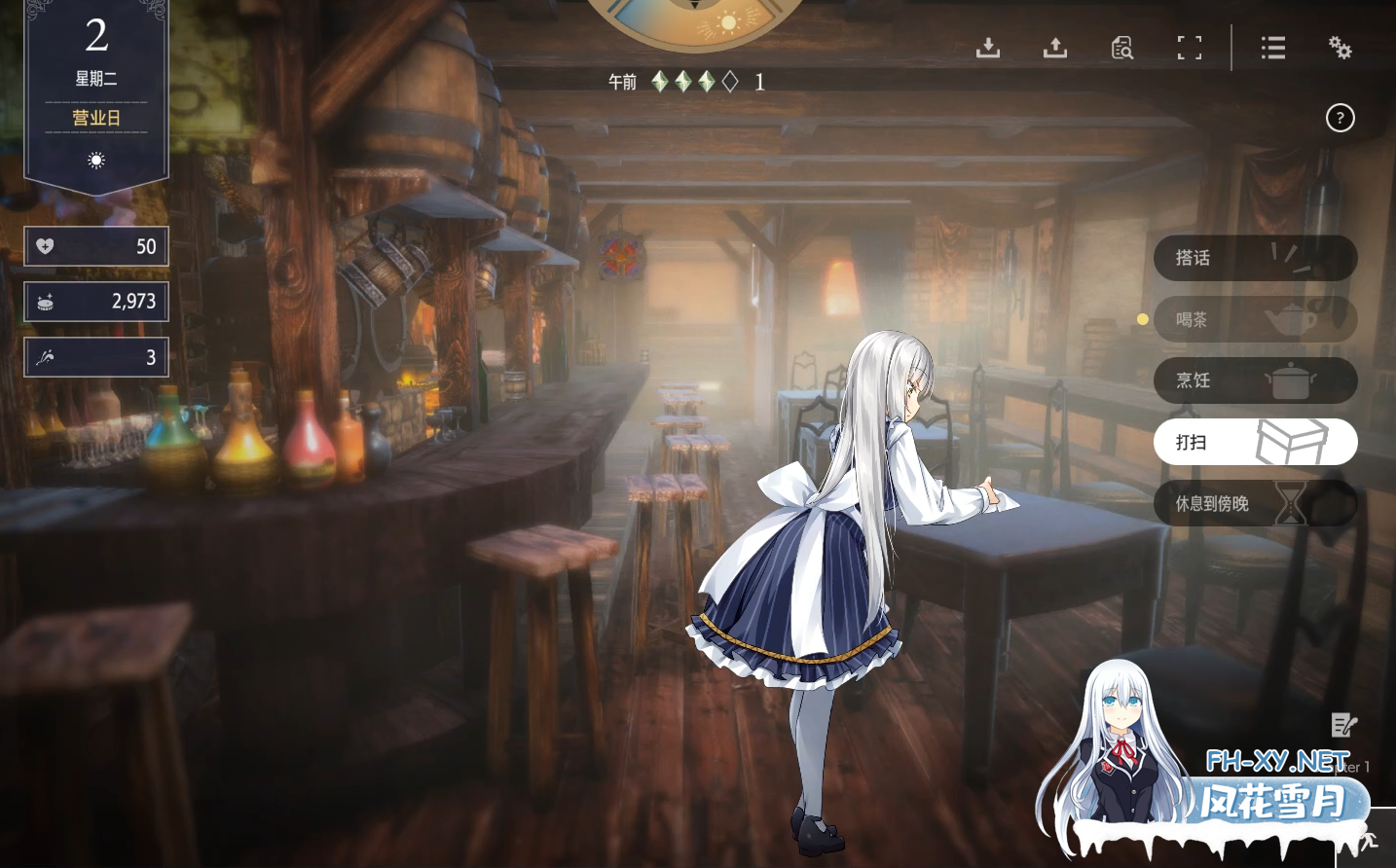The height and width of the screenshot is (868, 1396).
Task: Open the gear settings icon
Action: pyautogui.click(x=1341, y=48)
